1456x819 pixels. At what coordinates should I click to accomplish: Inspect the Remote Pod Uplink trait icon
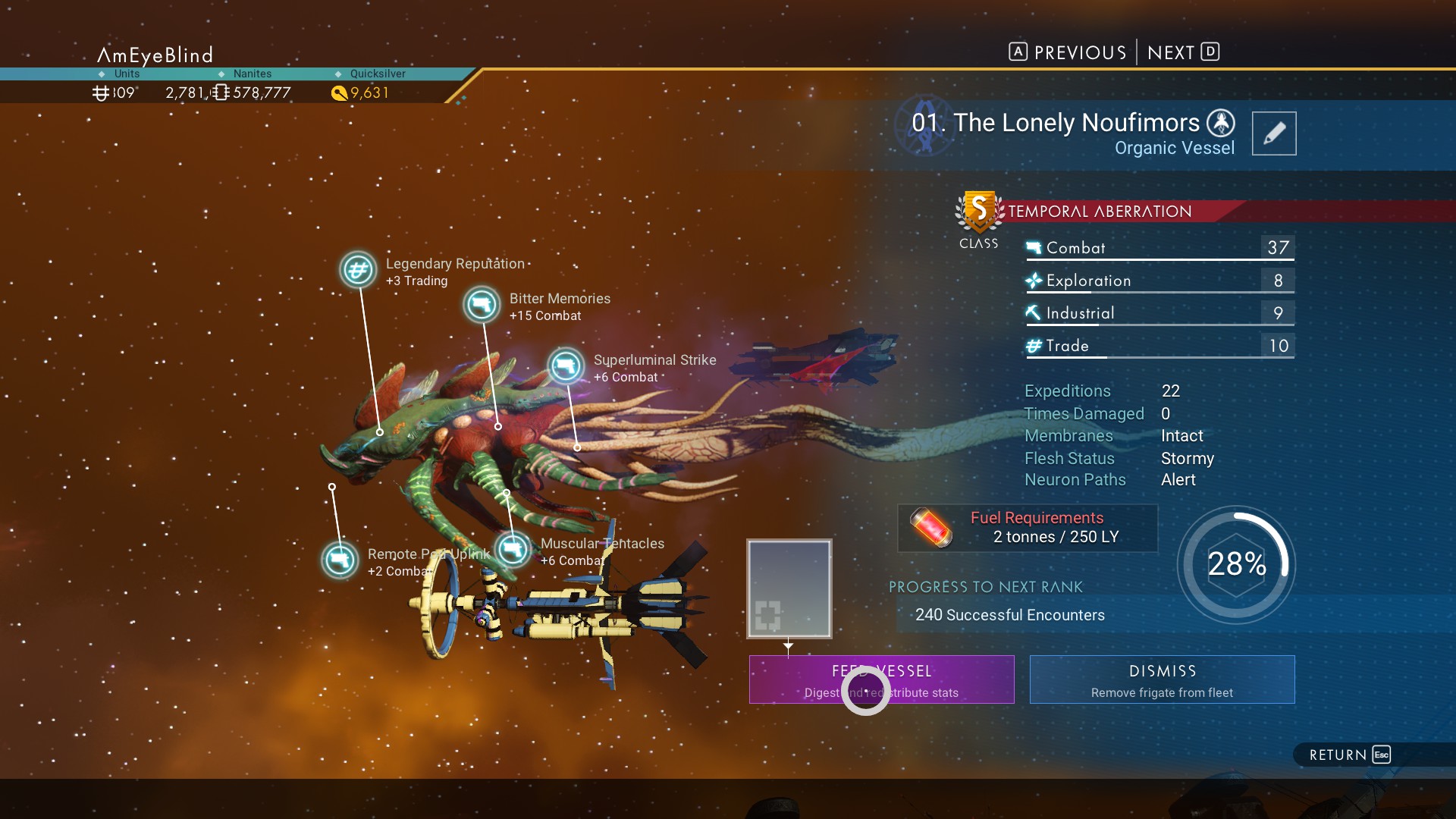click(x=340, y=560)
